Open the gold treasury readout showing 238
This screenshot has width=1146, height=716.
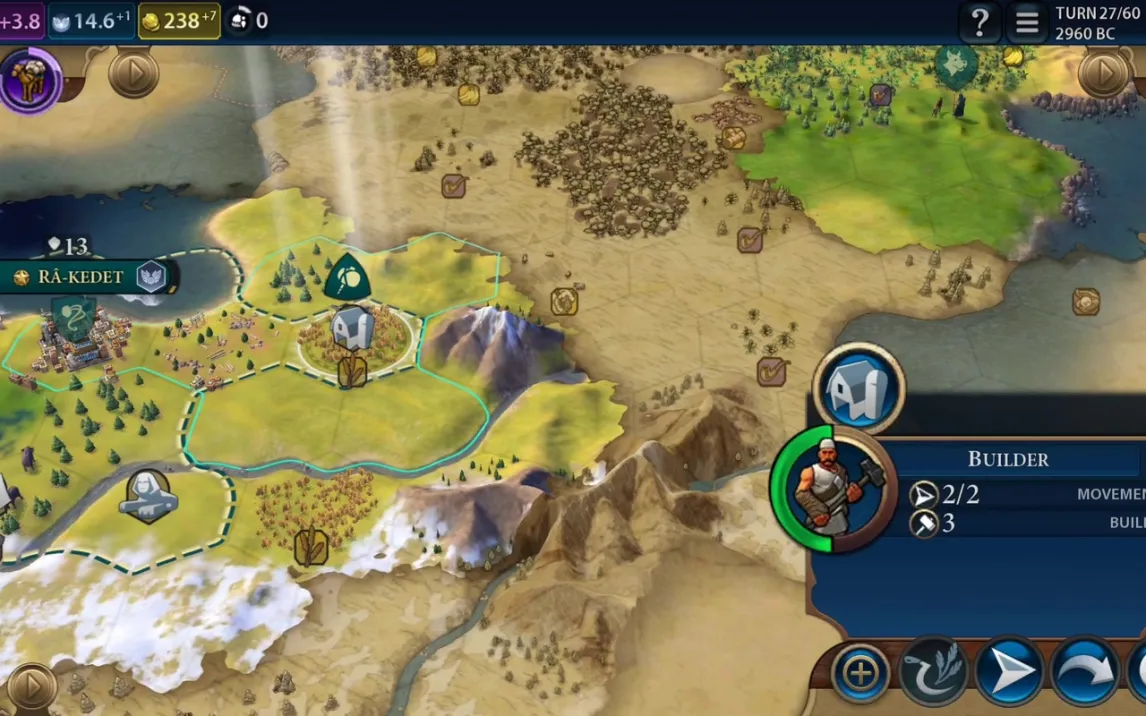179,20
